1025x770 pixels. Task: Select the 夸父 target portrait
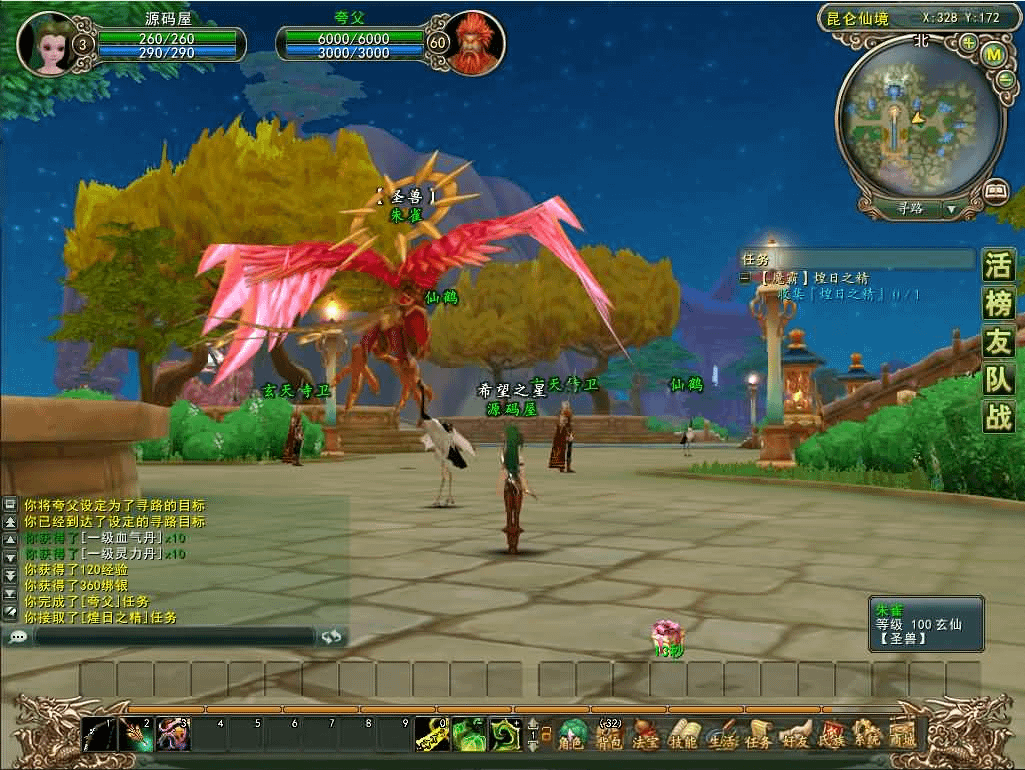coord(469,44)
